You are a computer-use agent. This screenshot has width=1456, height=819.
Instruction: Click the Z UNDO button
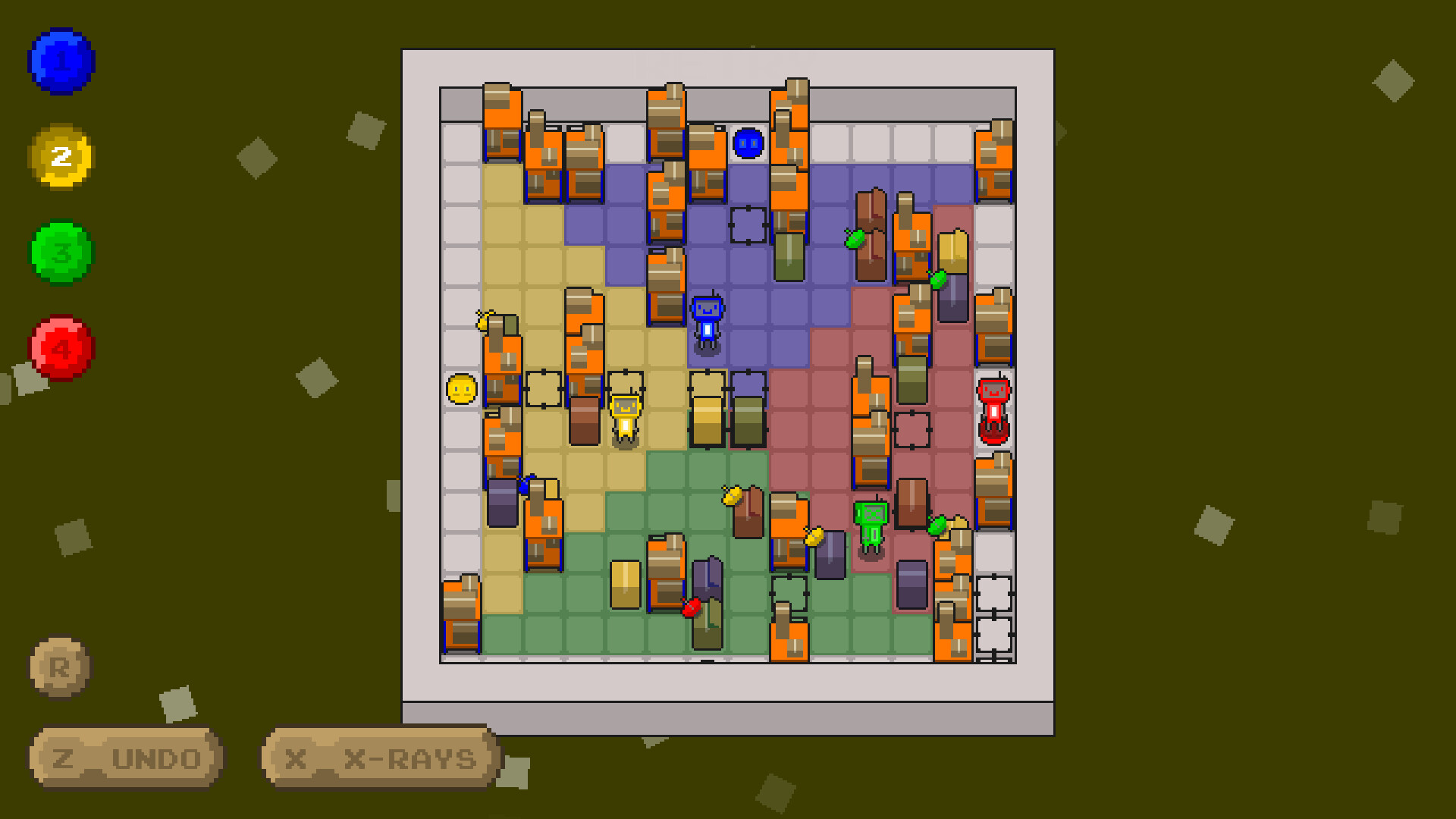(124, 758)
